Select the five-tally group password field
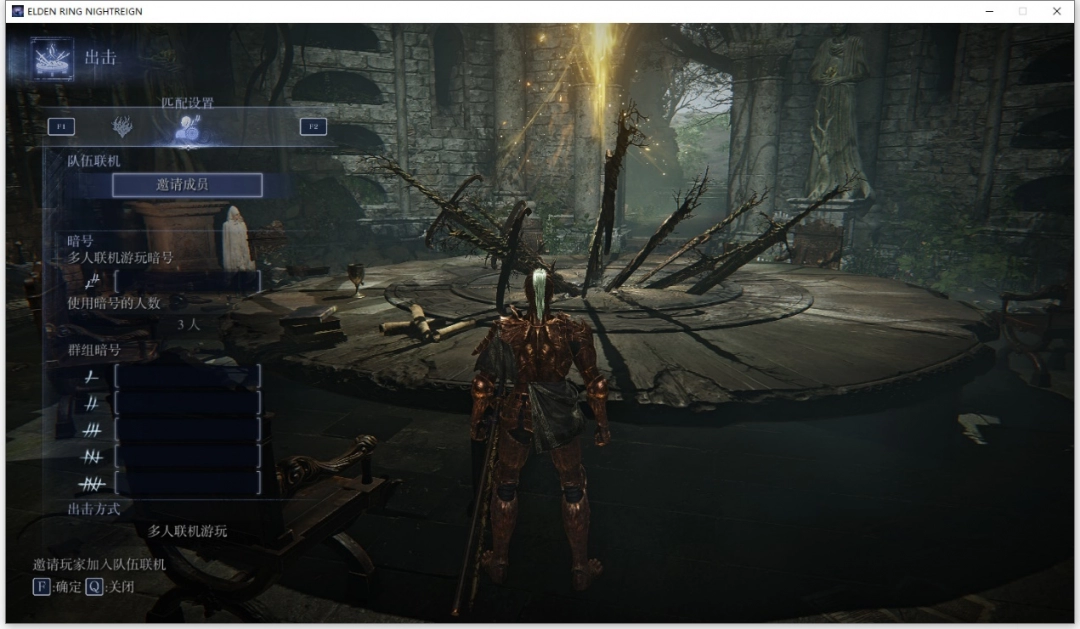The height and width of the screenshot is (629, 1080). pyautogui.click(x=187, y=483)
